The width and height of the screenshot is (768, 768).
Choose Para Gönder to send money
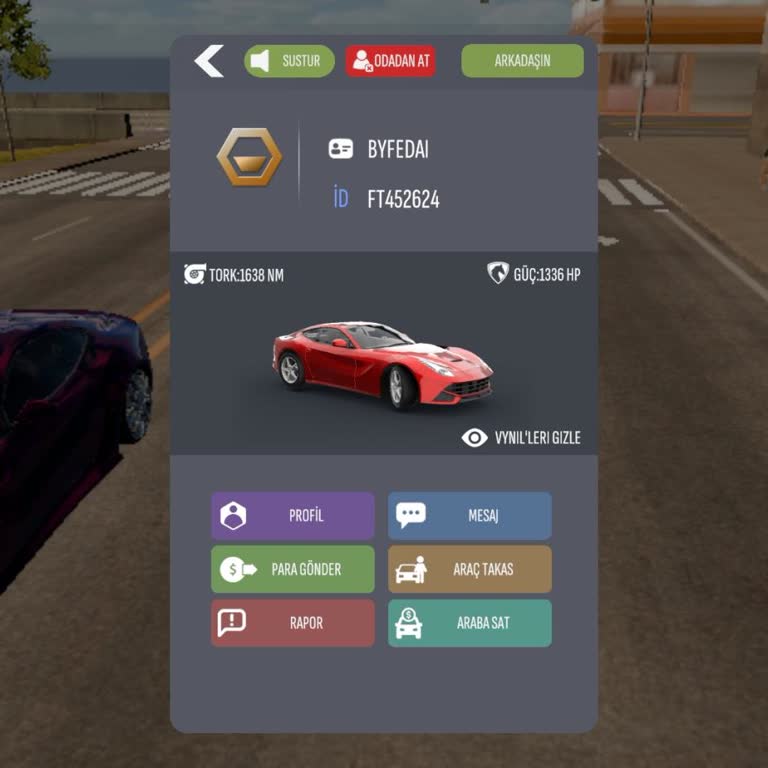[x=293, y=569]
